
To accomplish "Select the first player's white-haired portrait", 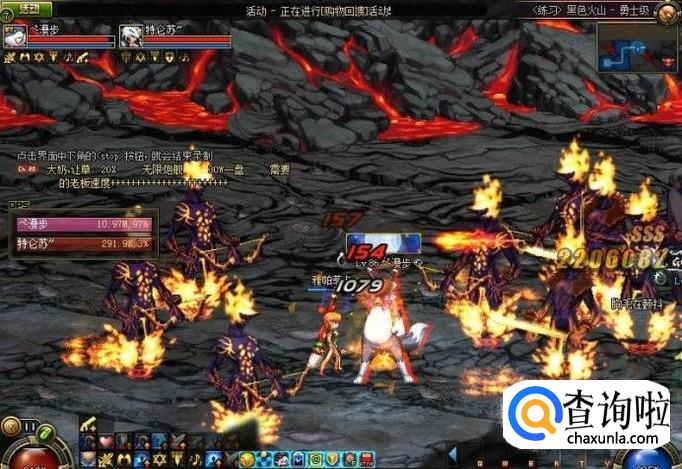I will pyautogui.click(x=15, y=37).
